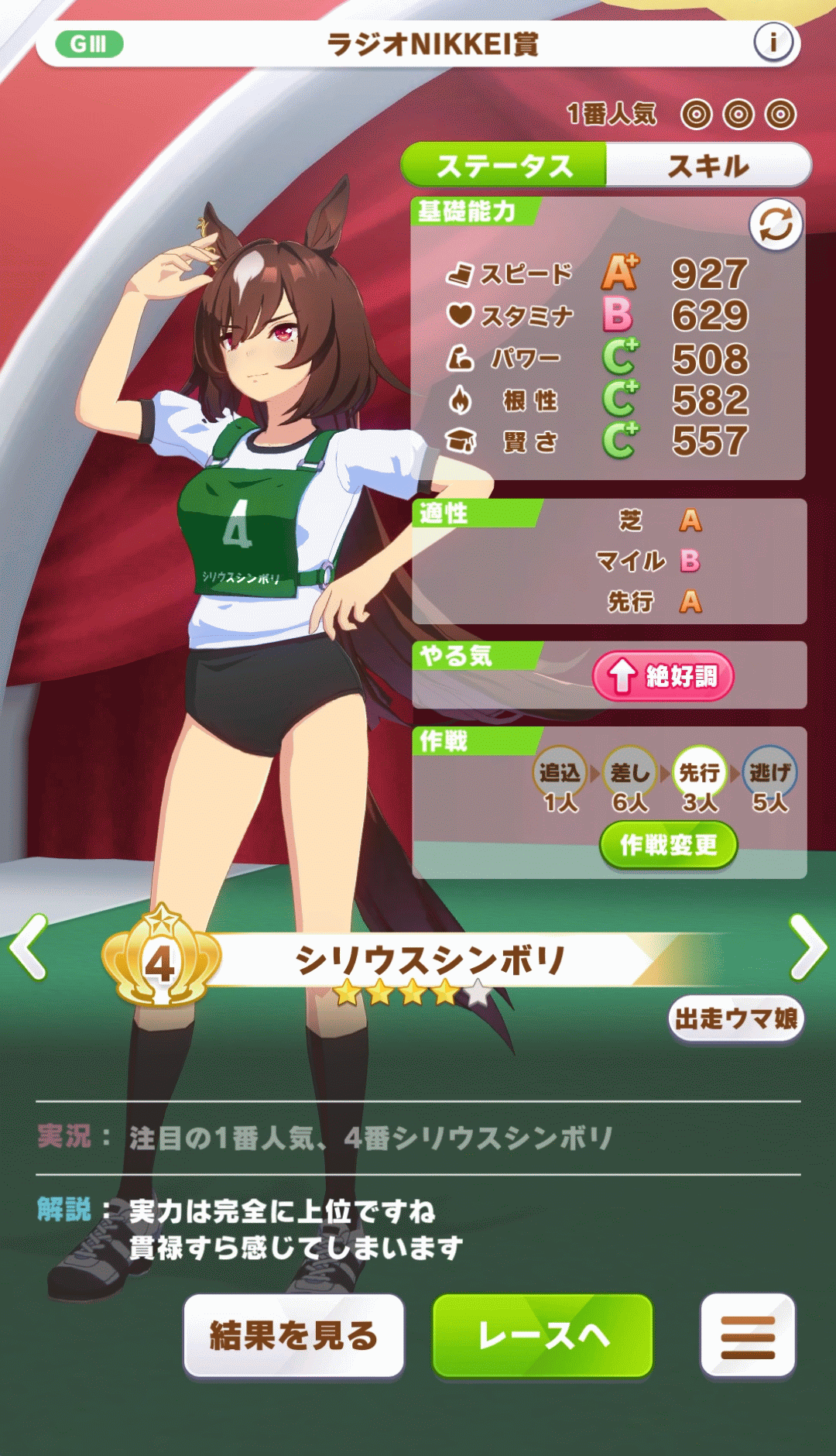
Task: Switch to the スキル tab
Action: pos(708,165)
